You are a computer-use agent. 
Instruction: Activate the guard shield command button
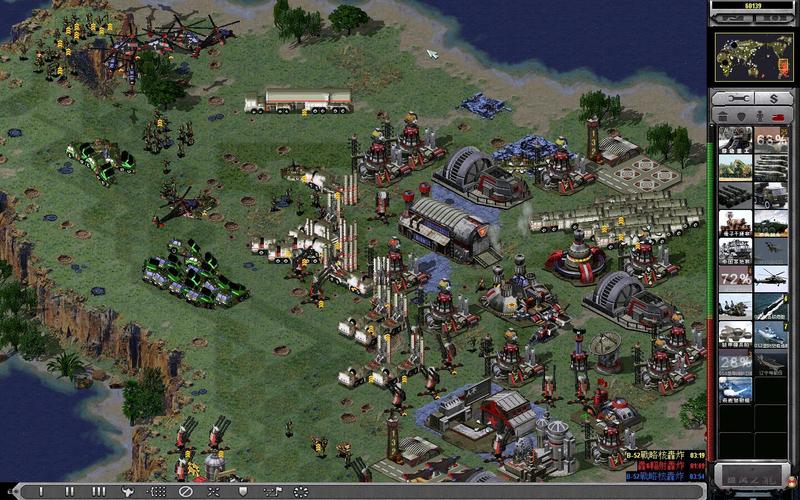pos(243,492)
